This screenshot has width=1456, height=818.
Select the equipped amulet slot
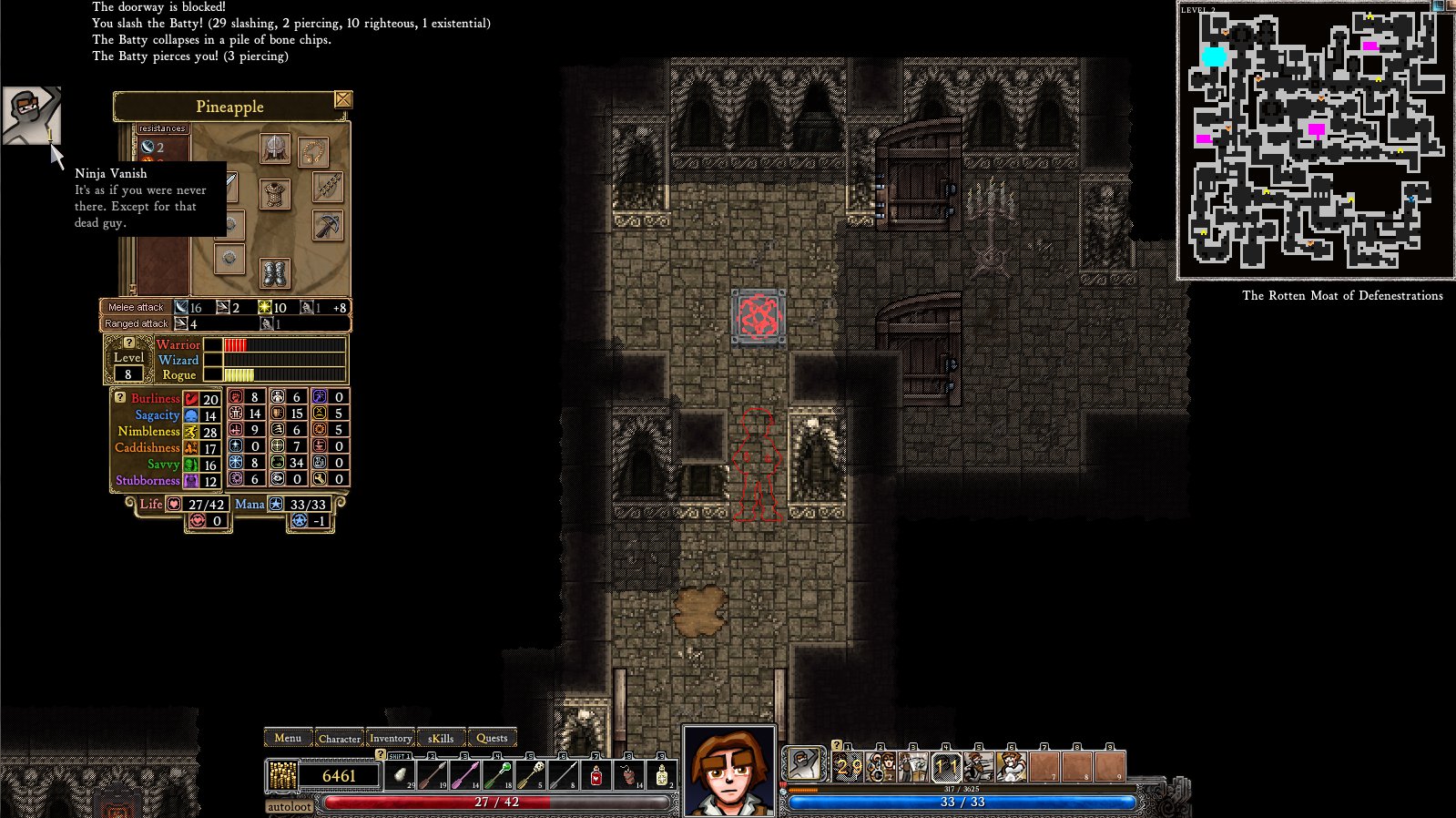point(312,151)
